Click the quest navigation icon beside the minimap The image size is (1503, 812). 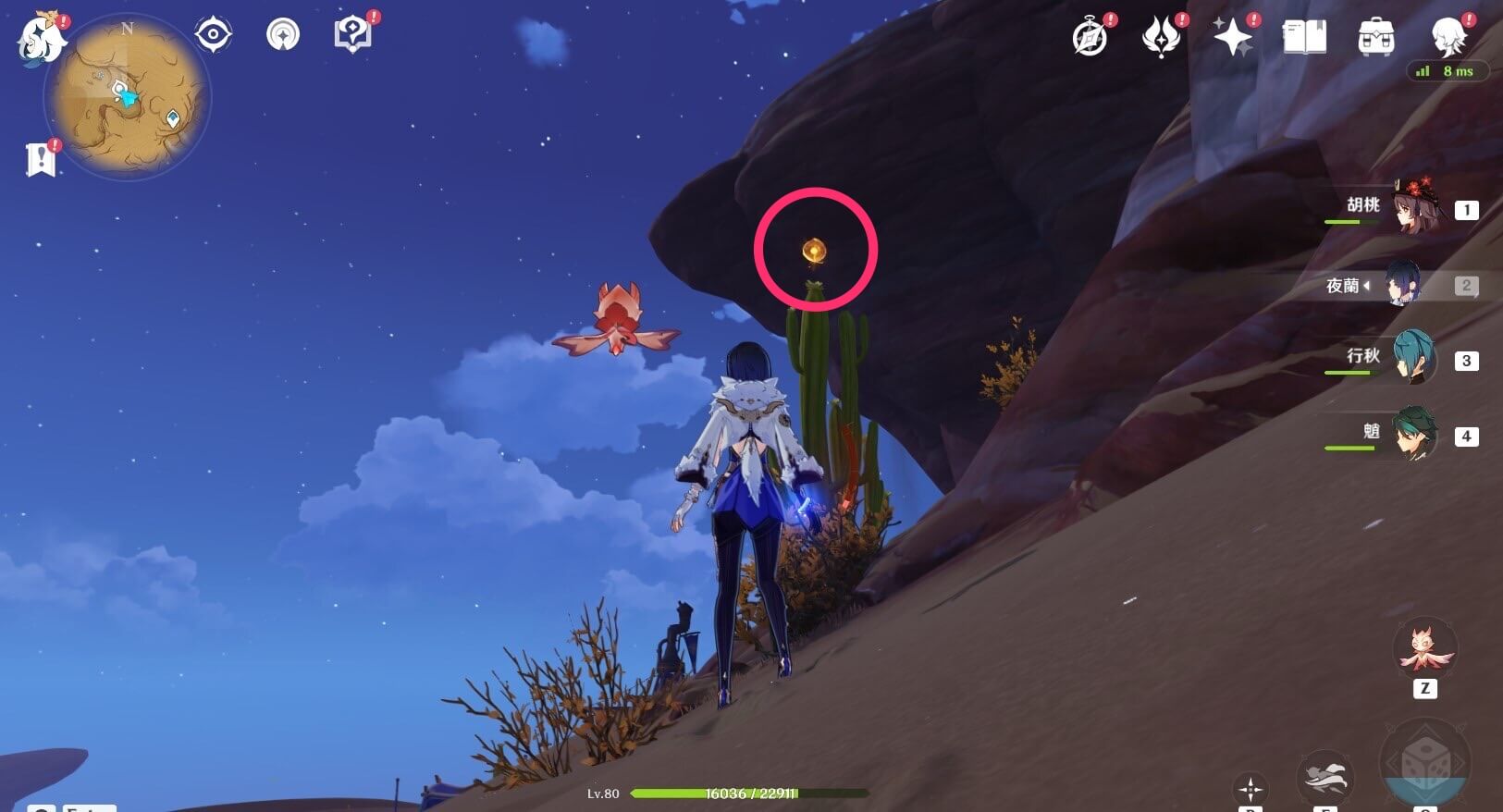coord(213,33)
